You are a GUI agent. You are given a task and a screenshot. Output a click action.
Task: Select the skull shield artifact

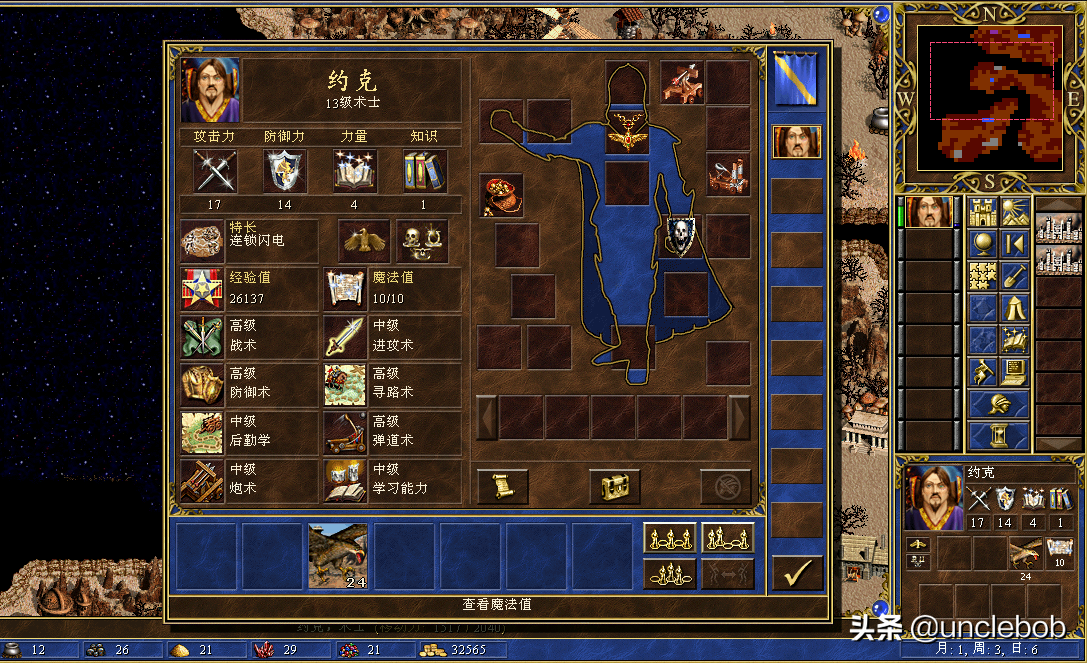click(x=683, y=237)
